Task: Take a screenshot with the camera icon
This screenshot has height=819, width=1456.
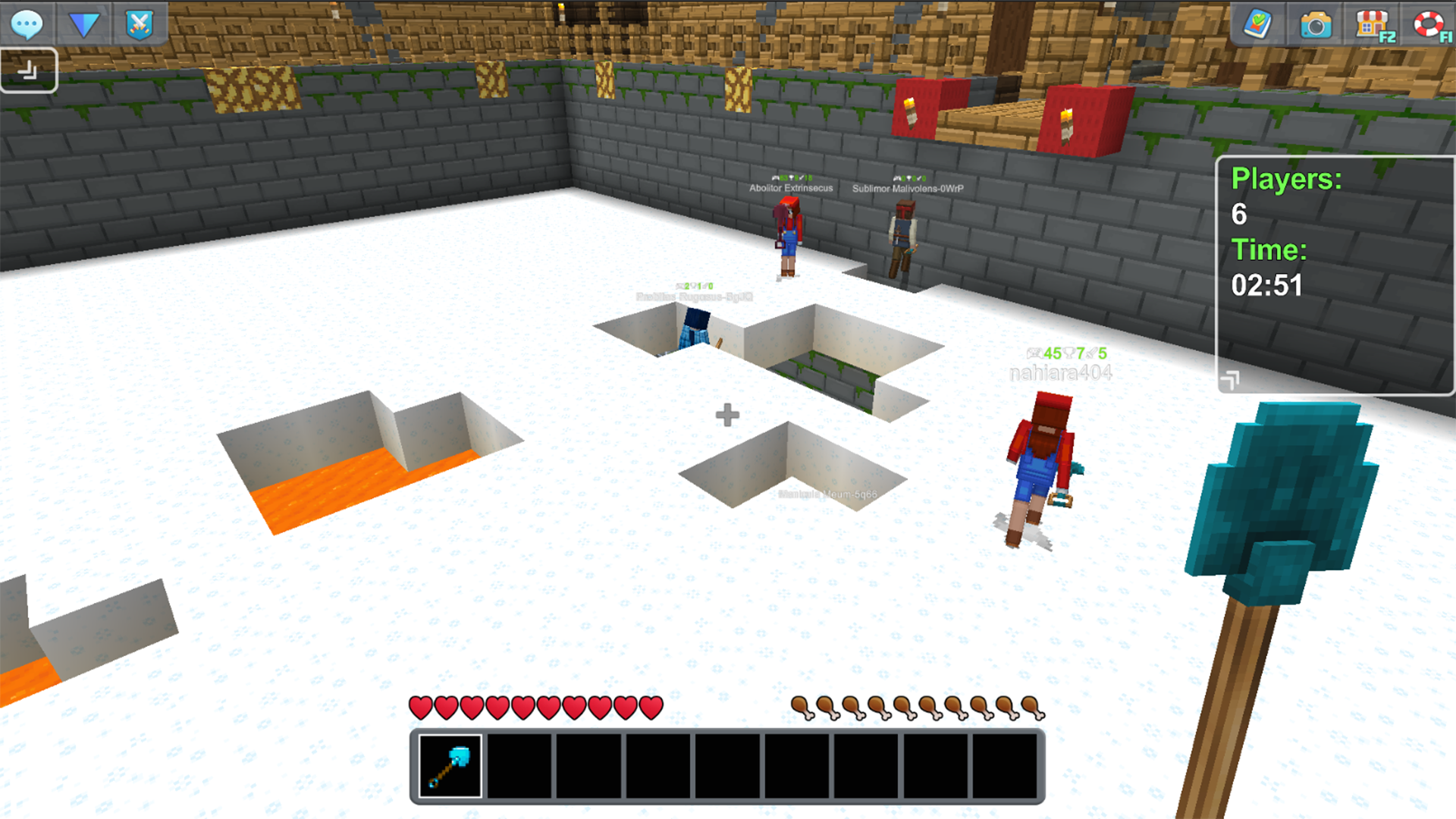Action: pyautogui.click(x=1317, y=25)
